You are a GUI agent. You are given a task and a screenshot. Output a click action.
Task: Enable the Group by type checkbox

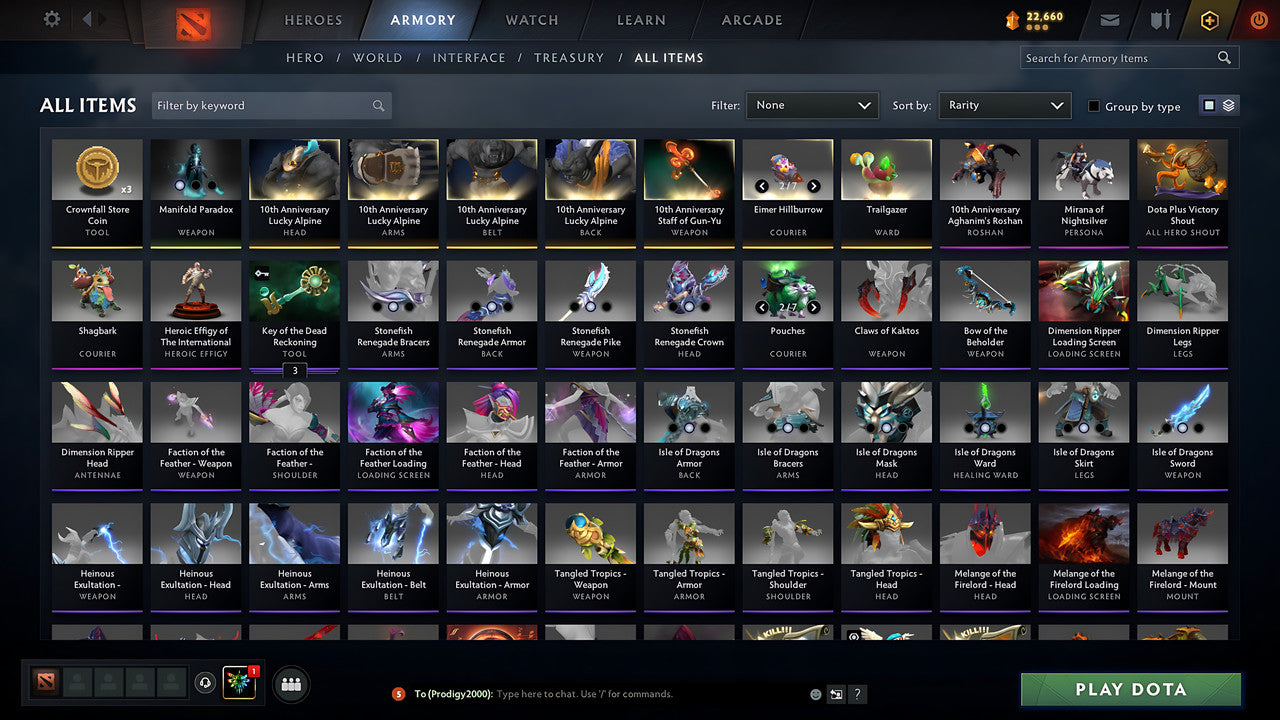1093,106
